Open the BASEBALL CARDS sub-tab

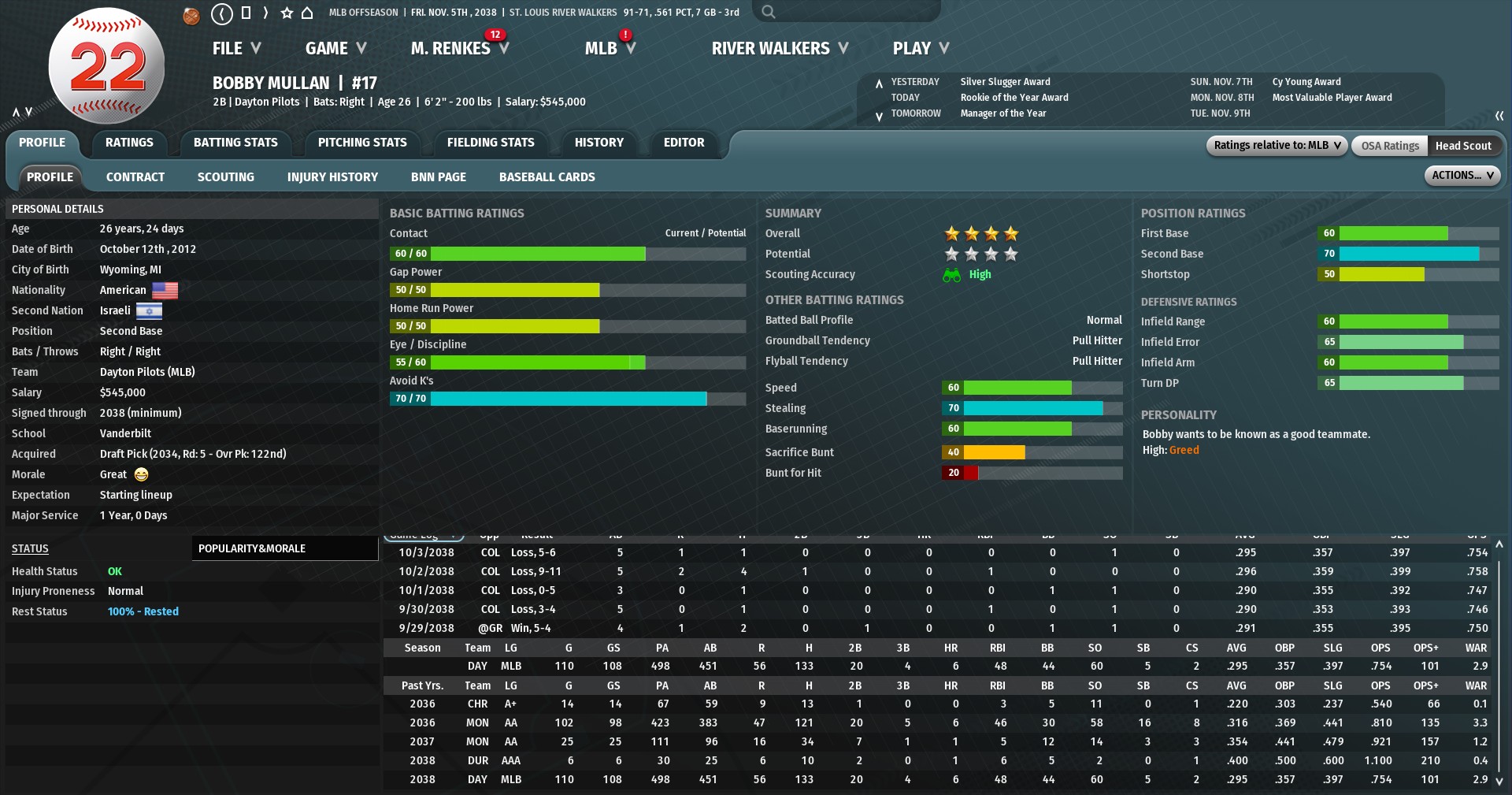547,177
